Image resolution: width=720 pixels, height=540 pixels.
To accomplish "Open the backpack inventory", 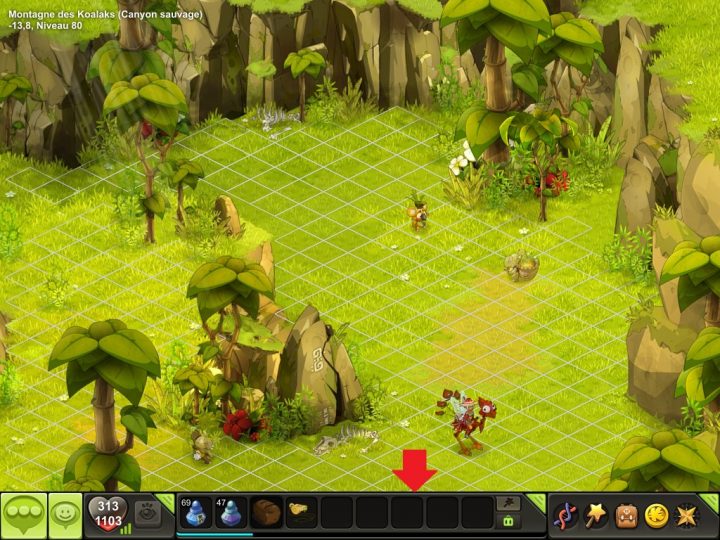I will point(626,515).
